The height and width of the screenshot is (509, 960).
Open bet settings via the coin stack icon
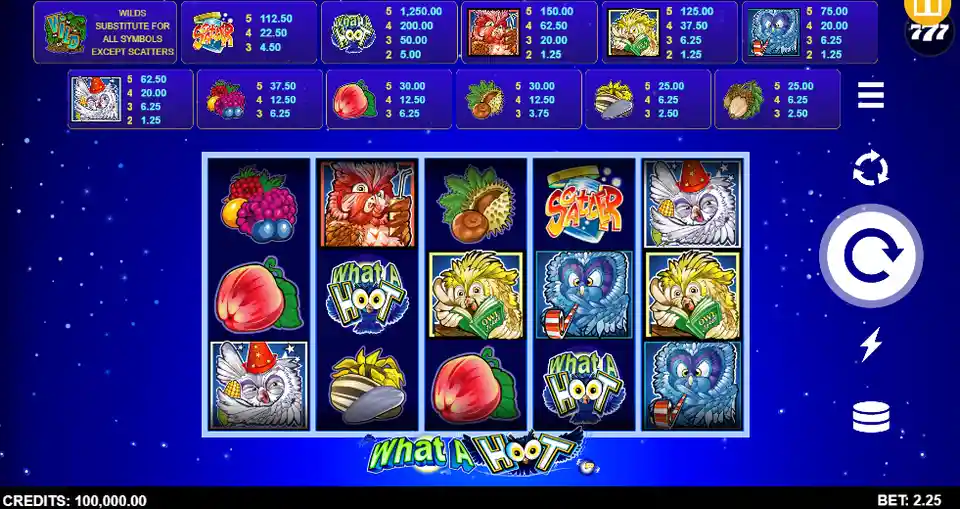pos(870,416)
